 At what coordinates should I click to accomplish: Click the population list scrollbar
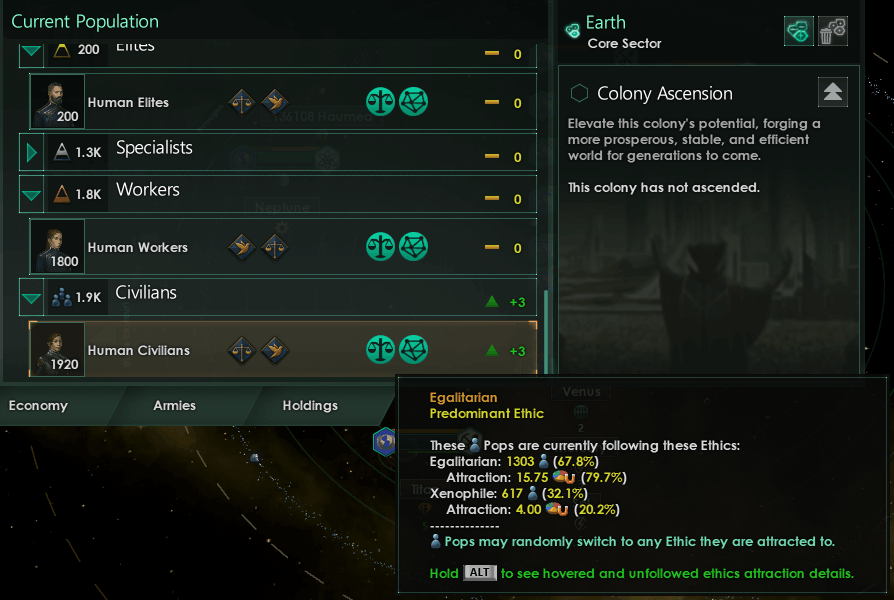tap(545, 330)
